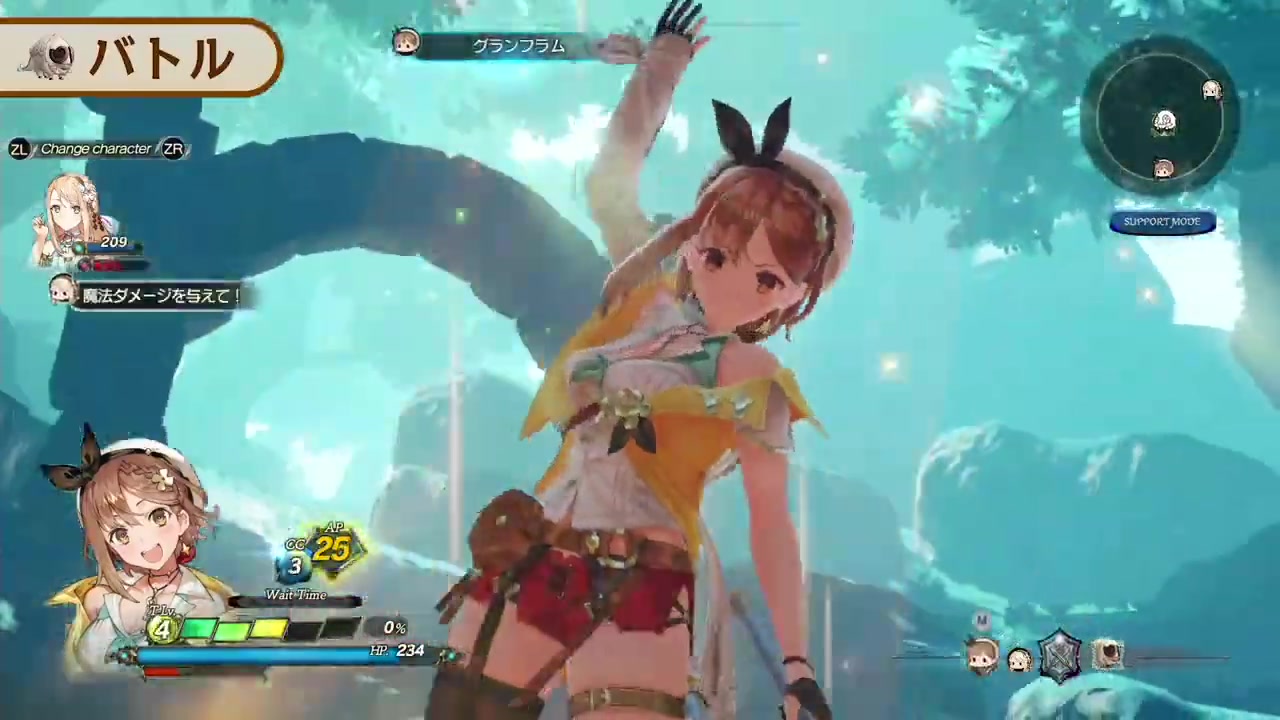This screenshot has width=1280, height=720.
Task: Select the enemy icon on the timeline
Action: [x=1107, y=655]
